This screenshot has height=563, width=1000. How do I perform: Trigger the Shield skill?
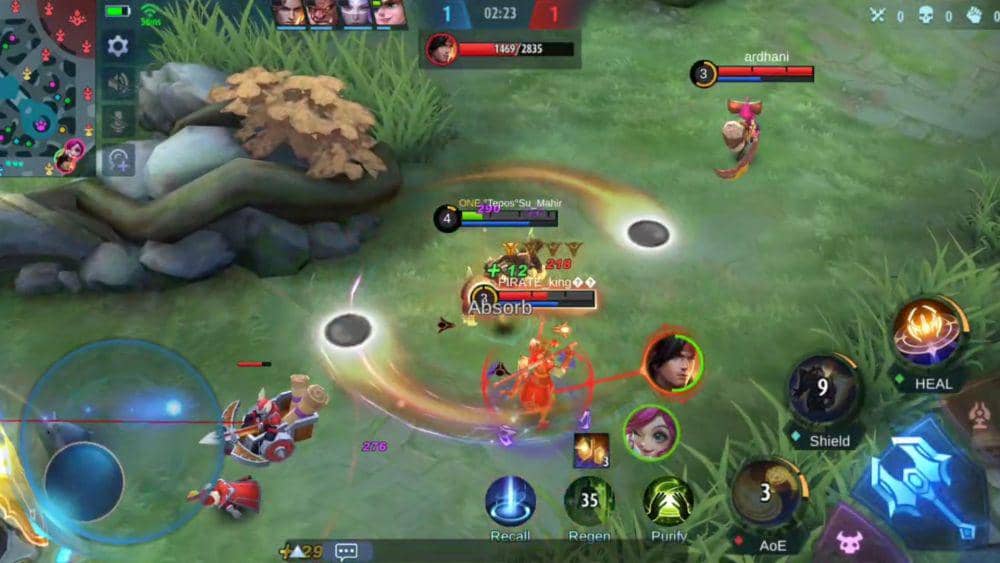click(x=823, y=388)
